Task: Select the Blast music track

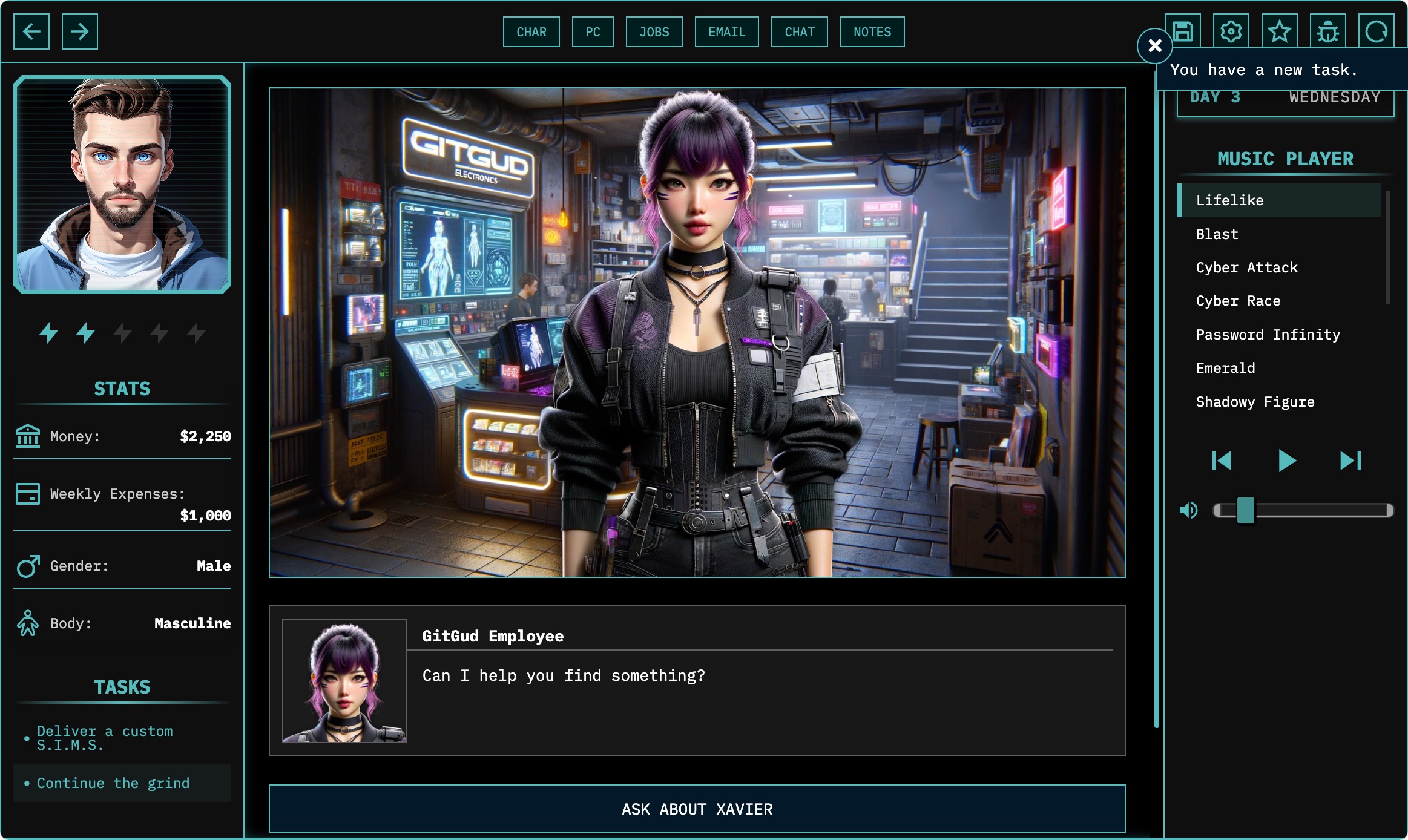Action: pos(1217,234)
